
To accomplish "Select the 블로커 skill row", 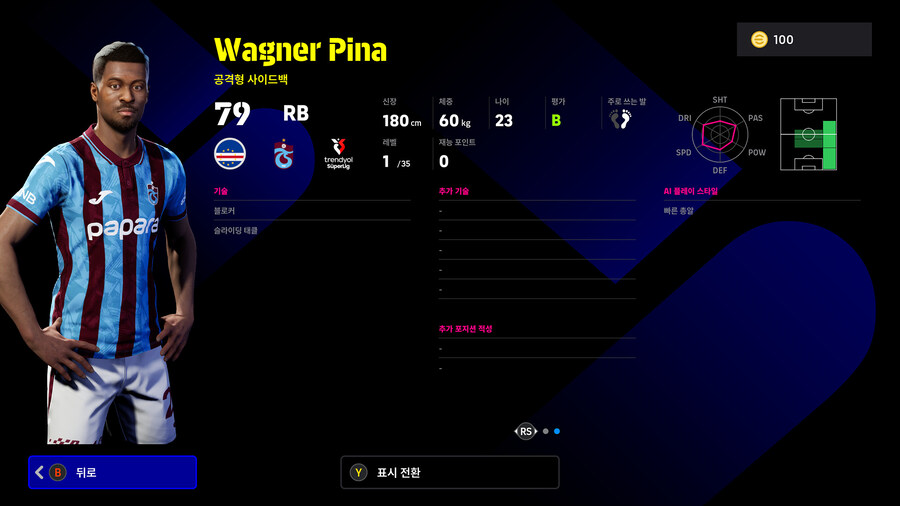I will pyautogui.click(x=311, y=211).
